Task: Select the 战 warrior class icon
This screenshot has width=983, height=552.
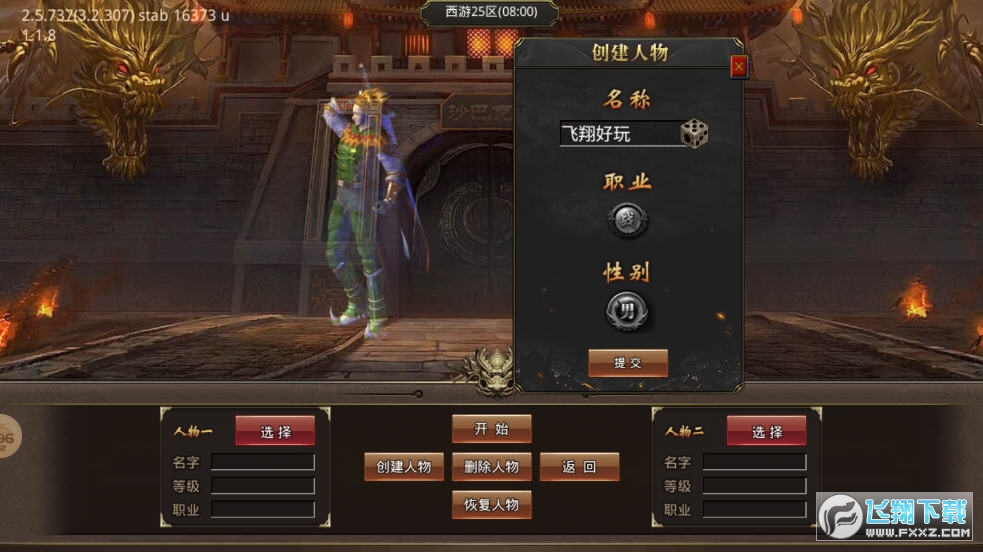Action: coord(628,220)
